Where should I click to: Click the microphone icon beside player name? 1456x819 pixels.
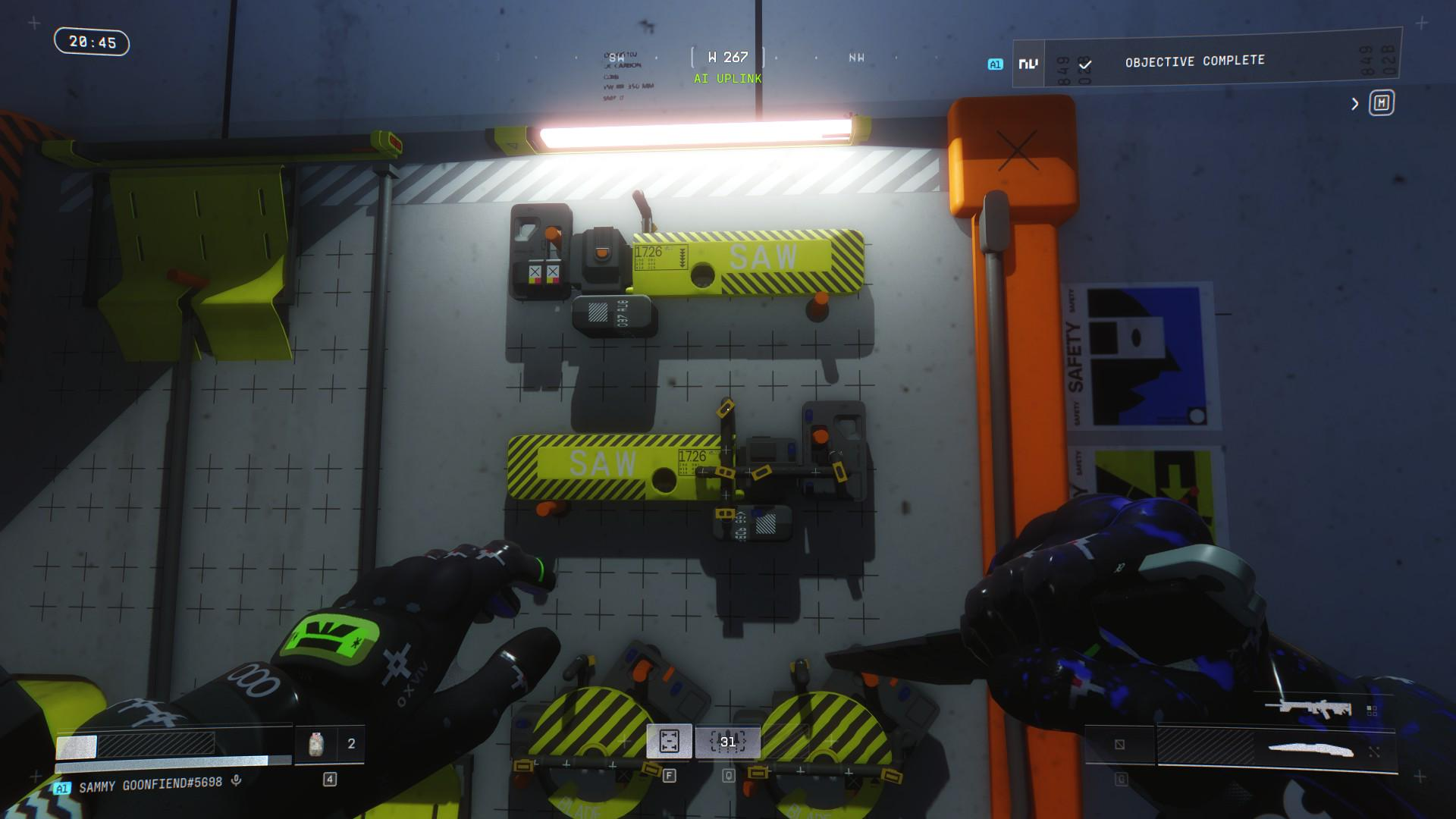coord(237,780)
